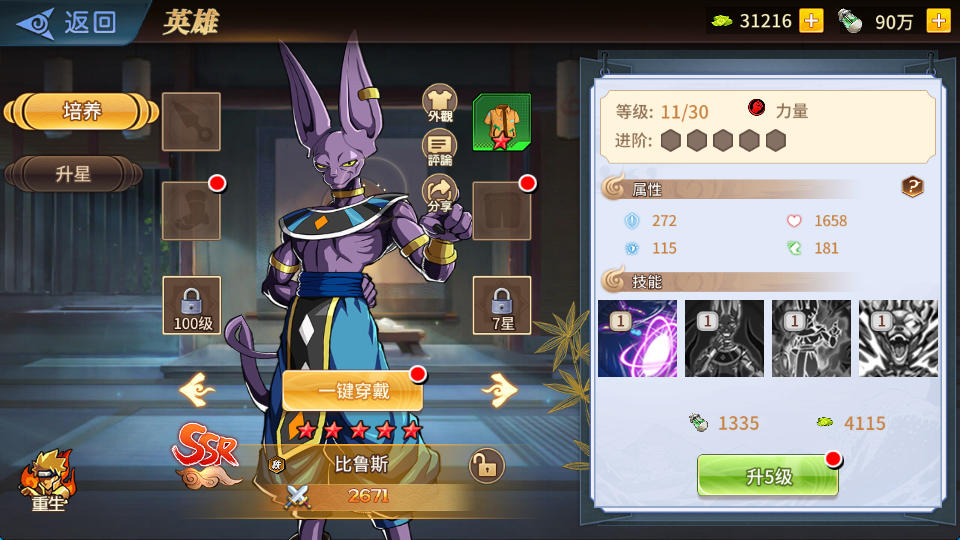960x540 pixels.
Task: Add more gold ingot currency
Action: click(811, 21)
